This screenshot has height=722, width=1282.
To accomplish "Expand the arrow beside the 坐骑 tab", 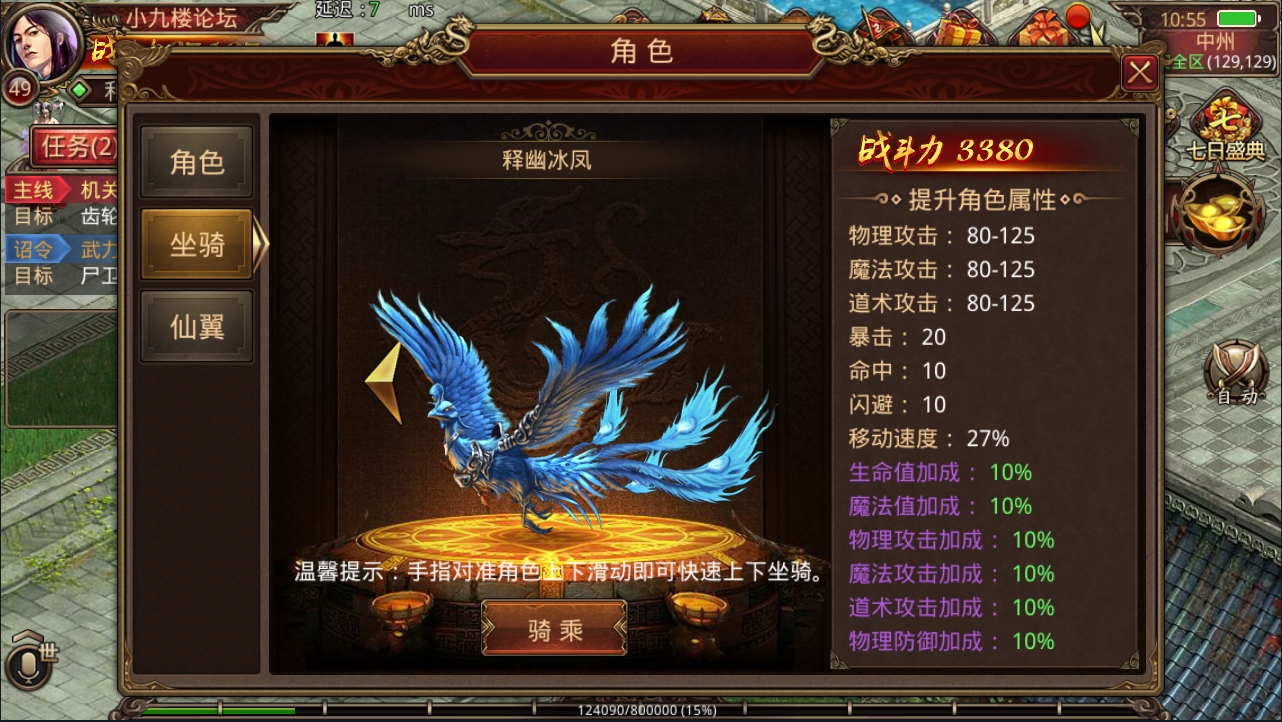I will click(259, 244).
